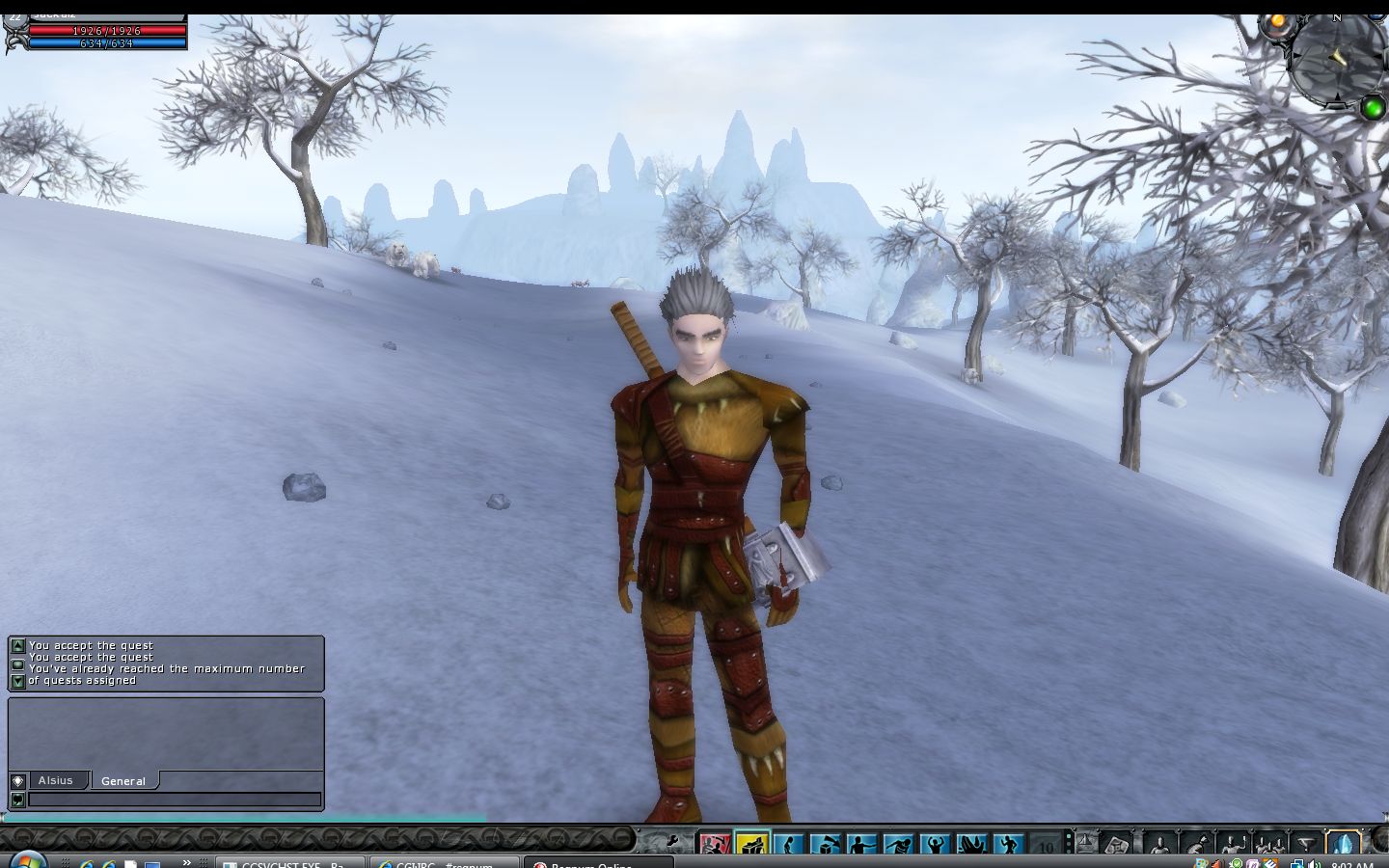The image size is (1389, 868).
Task: Click the message log down arrow button
Action: click(x=17, y=681)
